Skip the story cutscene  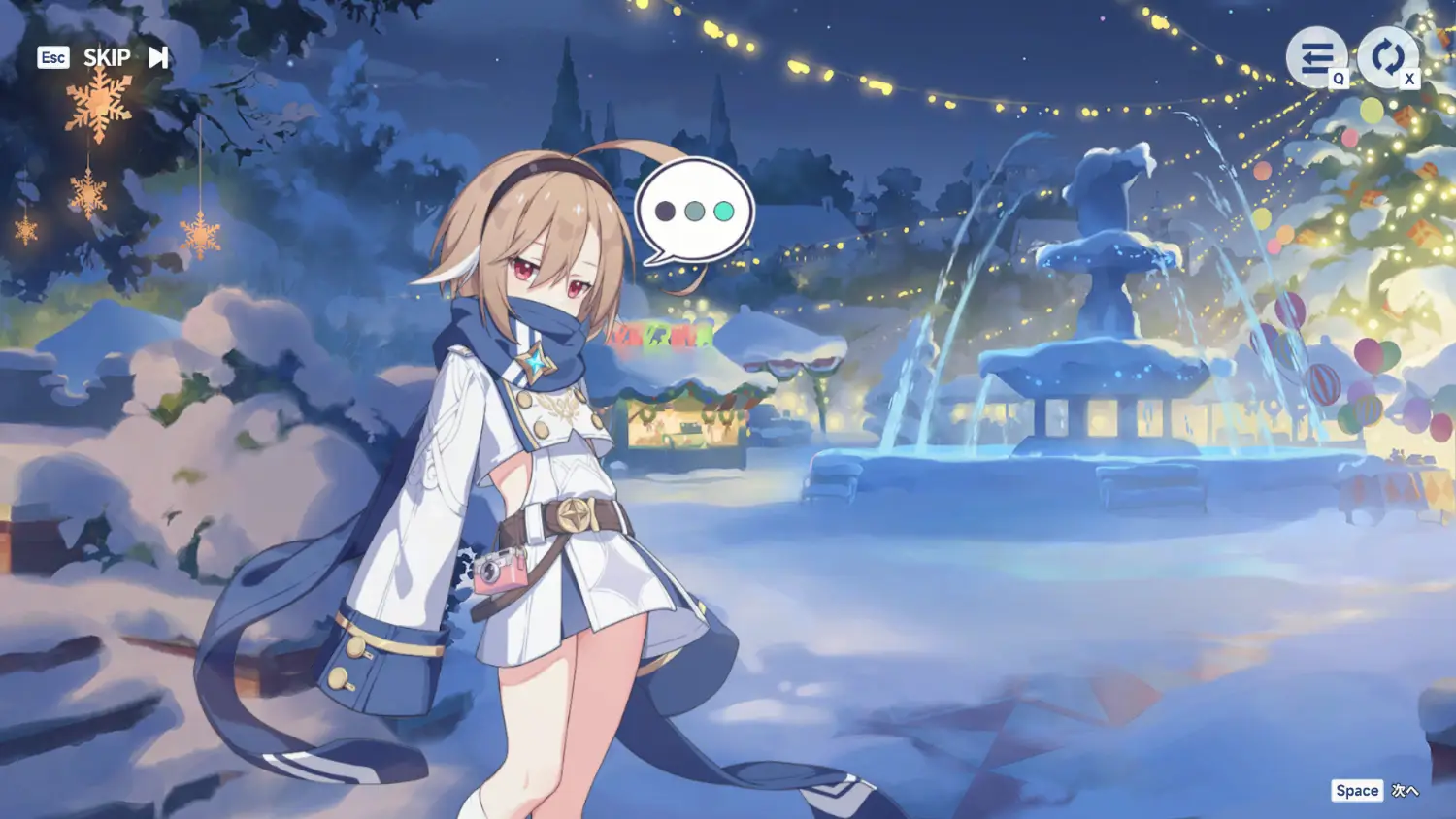click(124, 58)
